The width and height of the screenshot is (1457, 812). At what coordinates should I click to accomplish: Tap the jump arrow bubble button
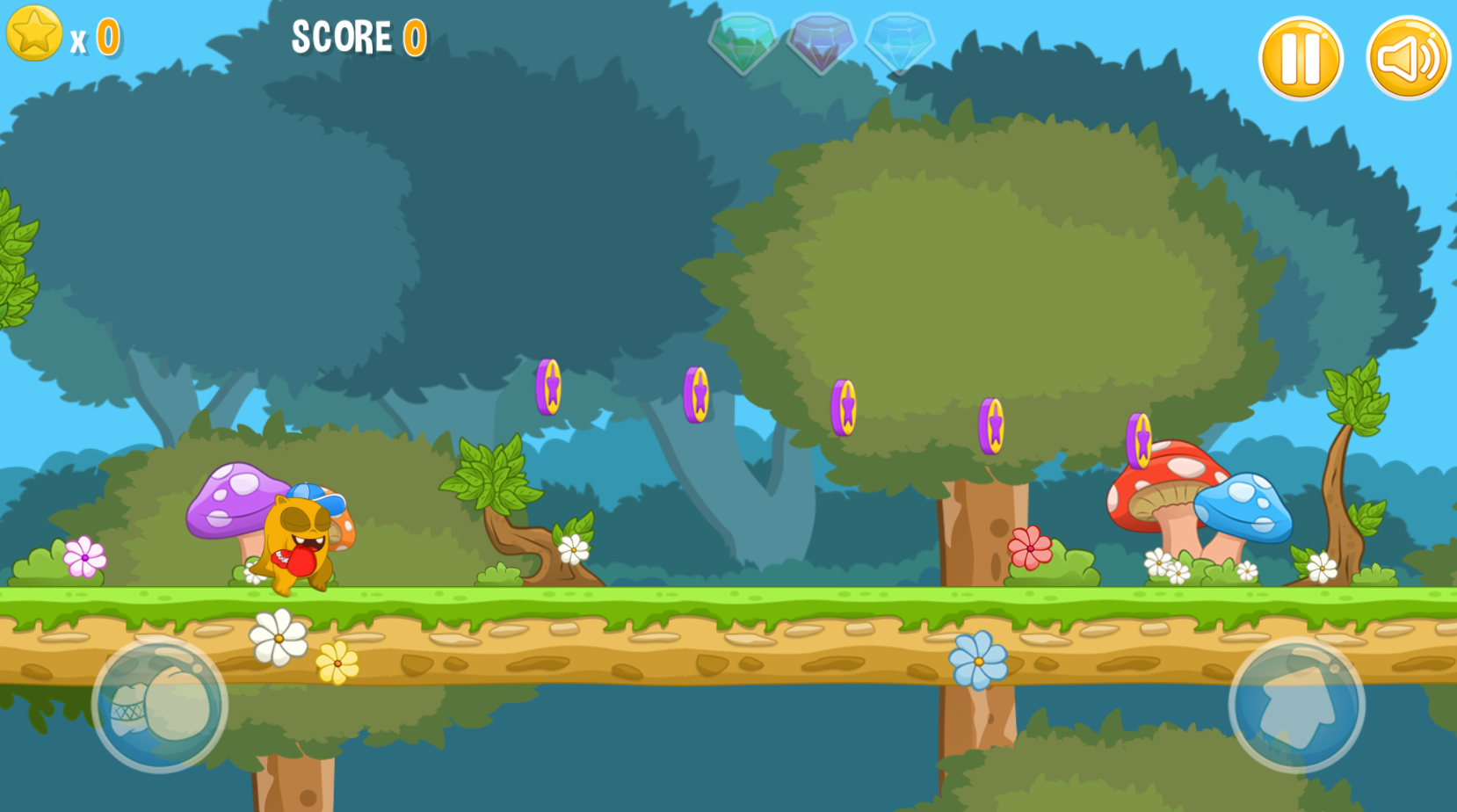[x=1296, y=705]
